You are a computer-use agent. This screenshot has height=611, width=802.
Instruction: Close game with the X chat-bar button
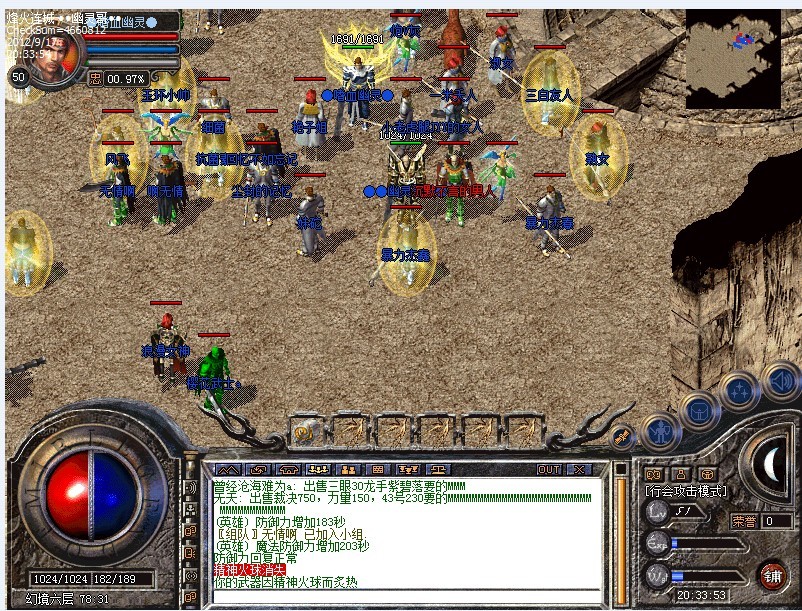coord(578,469)
